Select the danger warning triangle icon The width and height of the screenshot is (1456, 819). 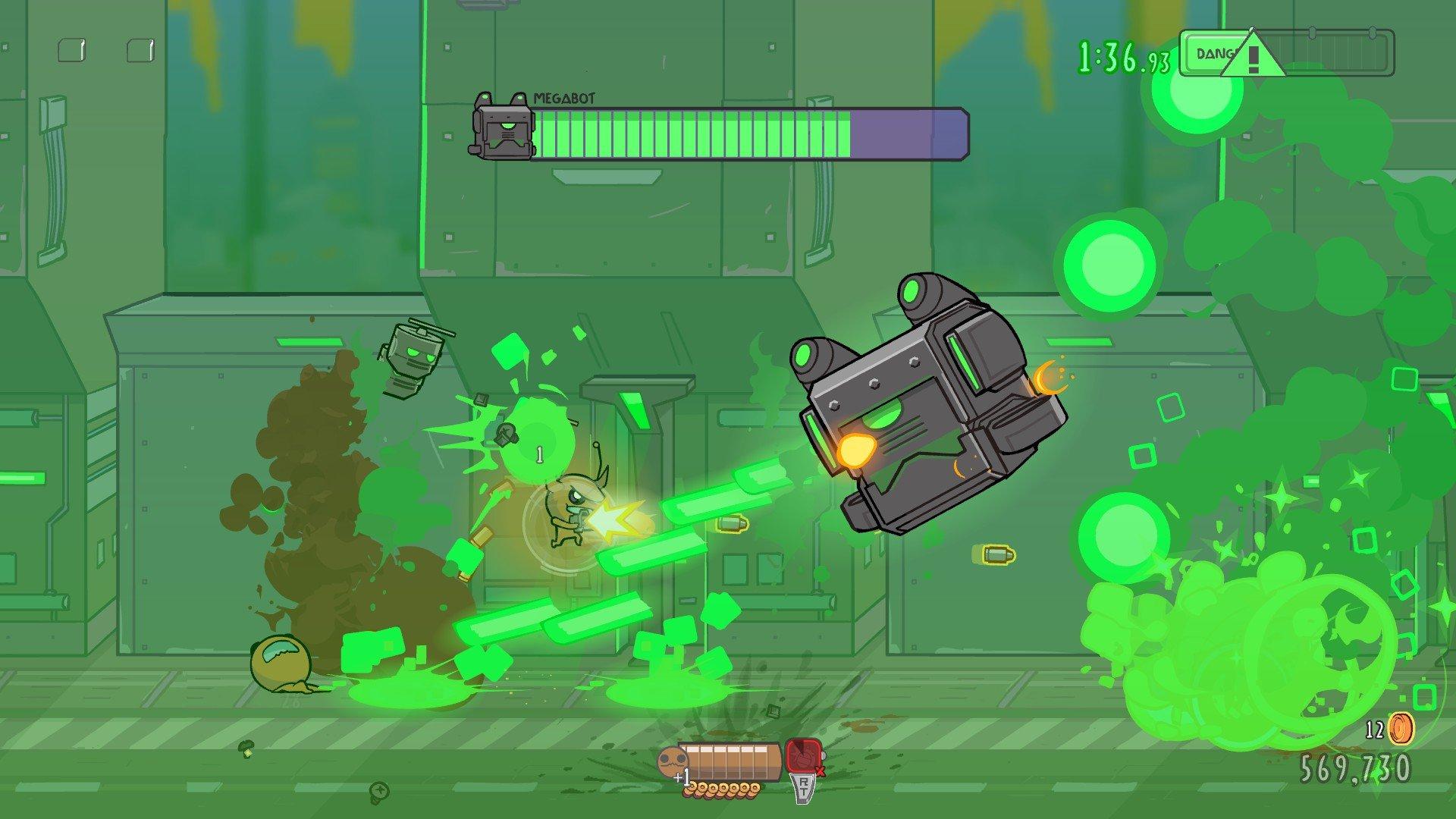[x=1250, y=55]
